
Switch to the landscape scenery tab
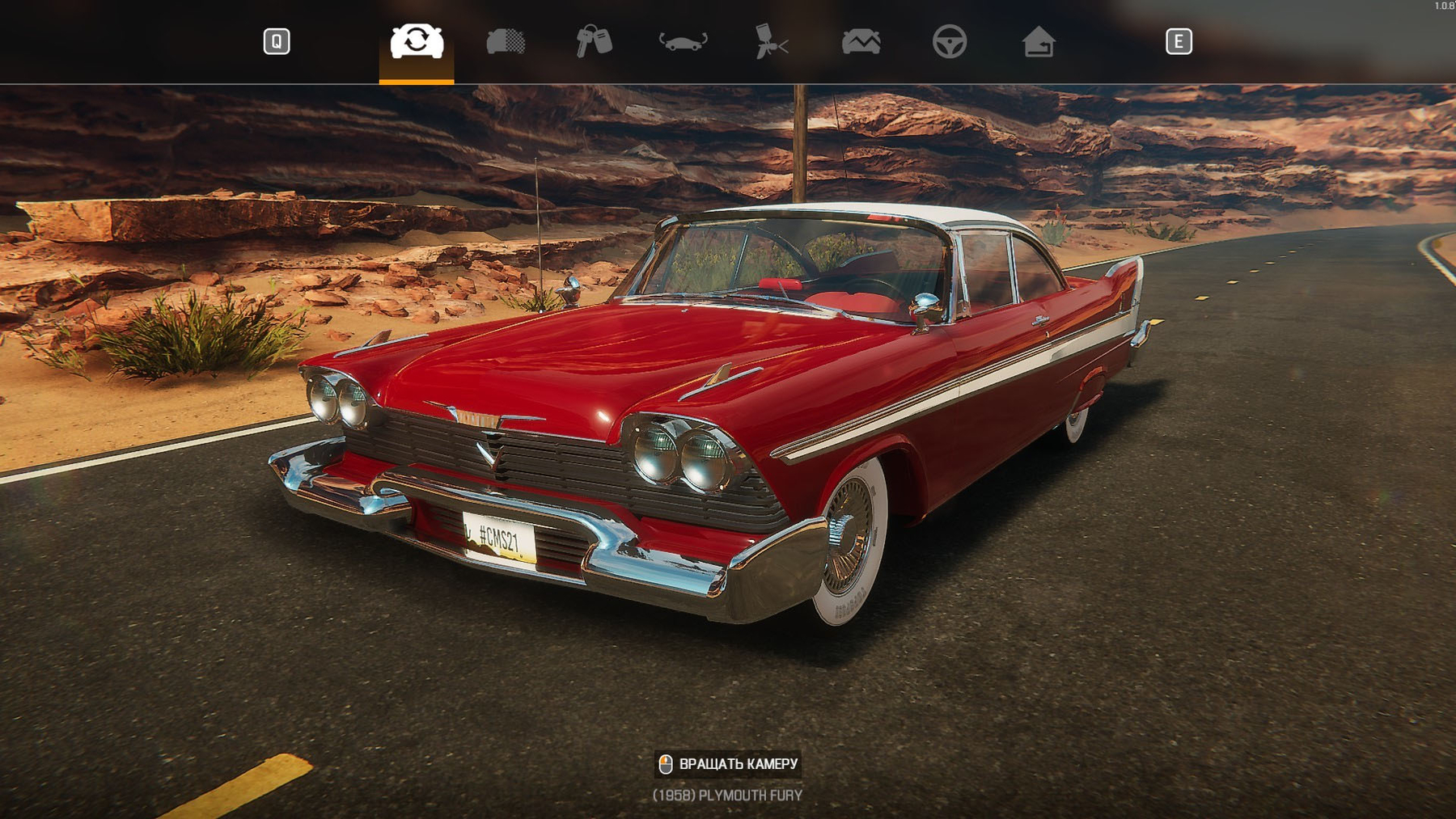click(x=861, y=41)
